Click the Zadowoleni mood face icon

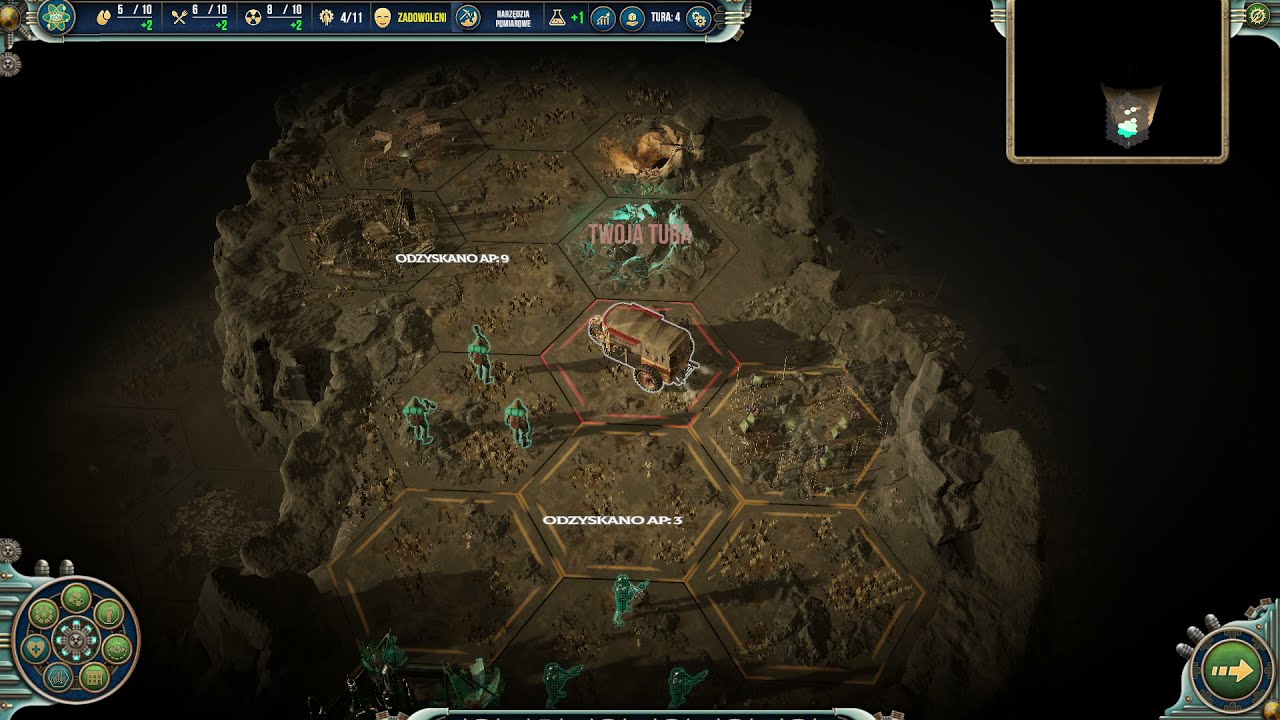point(382,17)
